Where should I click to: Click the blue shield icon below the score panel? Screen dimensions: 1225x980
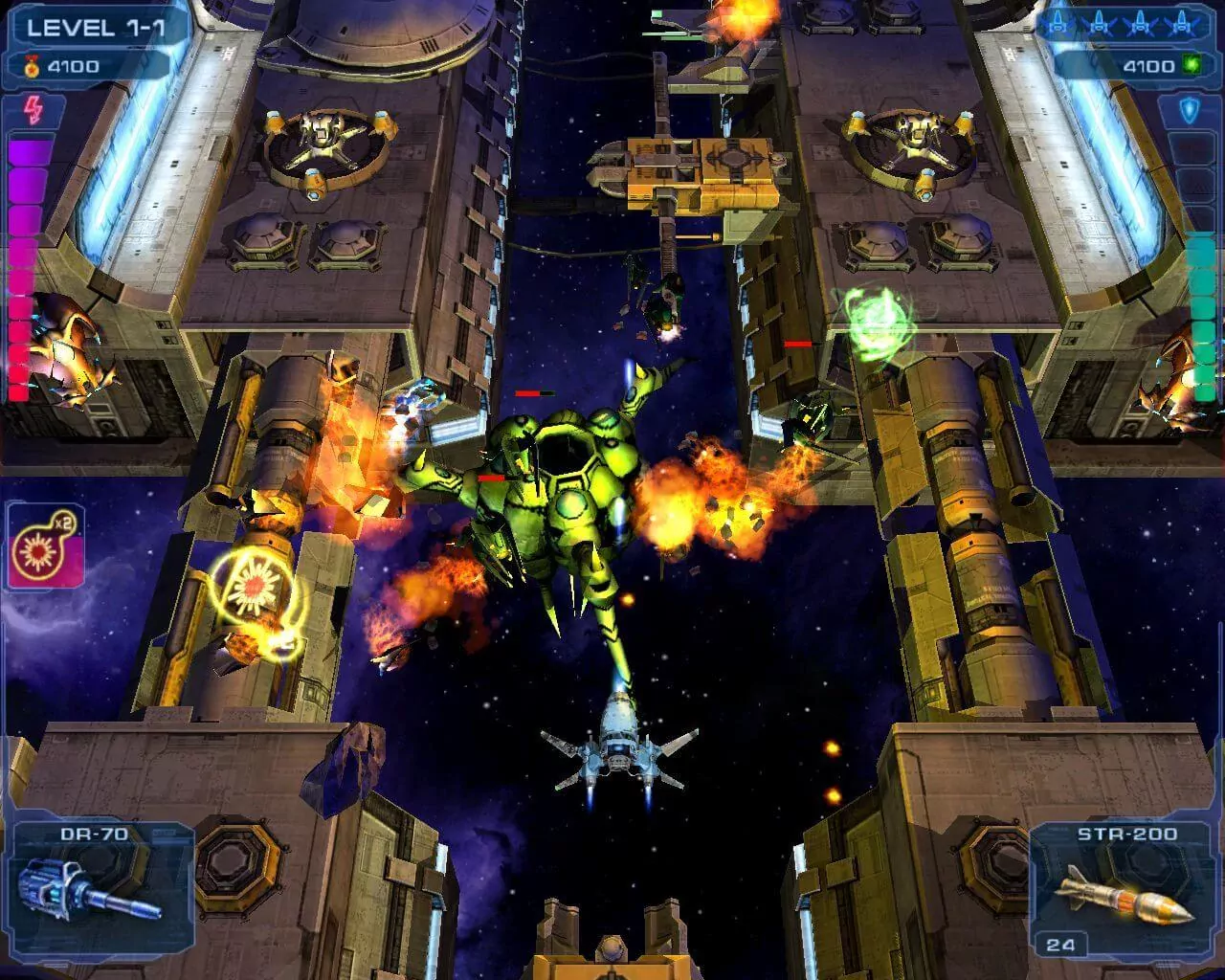1188,107
